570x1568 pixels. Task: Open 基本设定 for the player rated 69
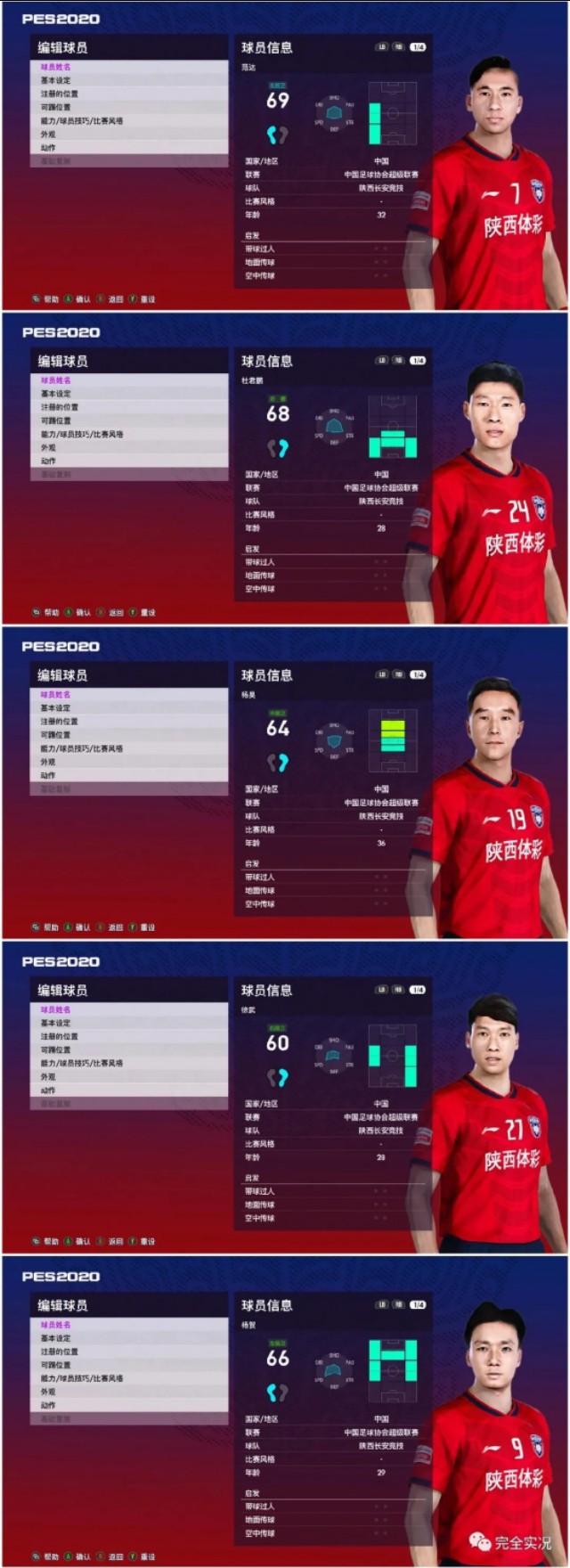pos(56,80)
